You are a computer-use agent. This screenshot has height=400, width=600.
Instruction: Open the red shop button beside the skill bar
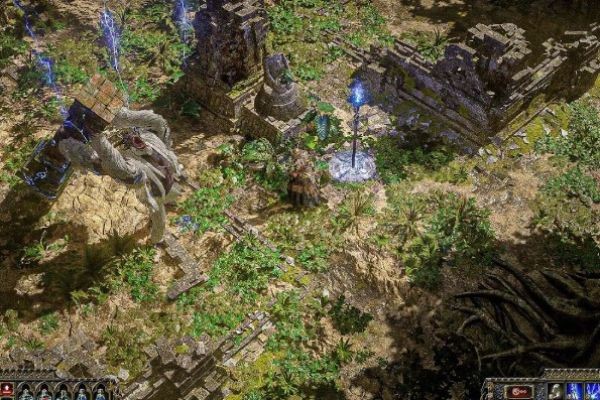coord(518,391)
